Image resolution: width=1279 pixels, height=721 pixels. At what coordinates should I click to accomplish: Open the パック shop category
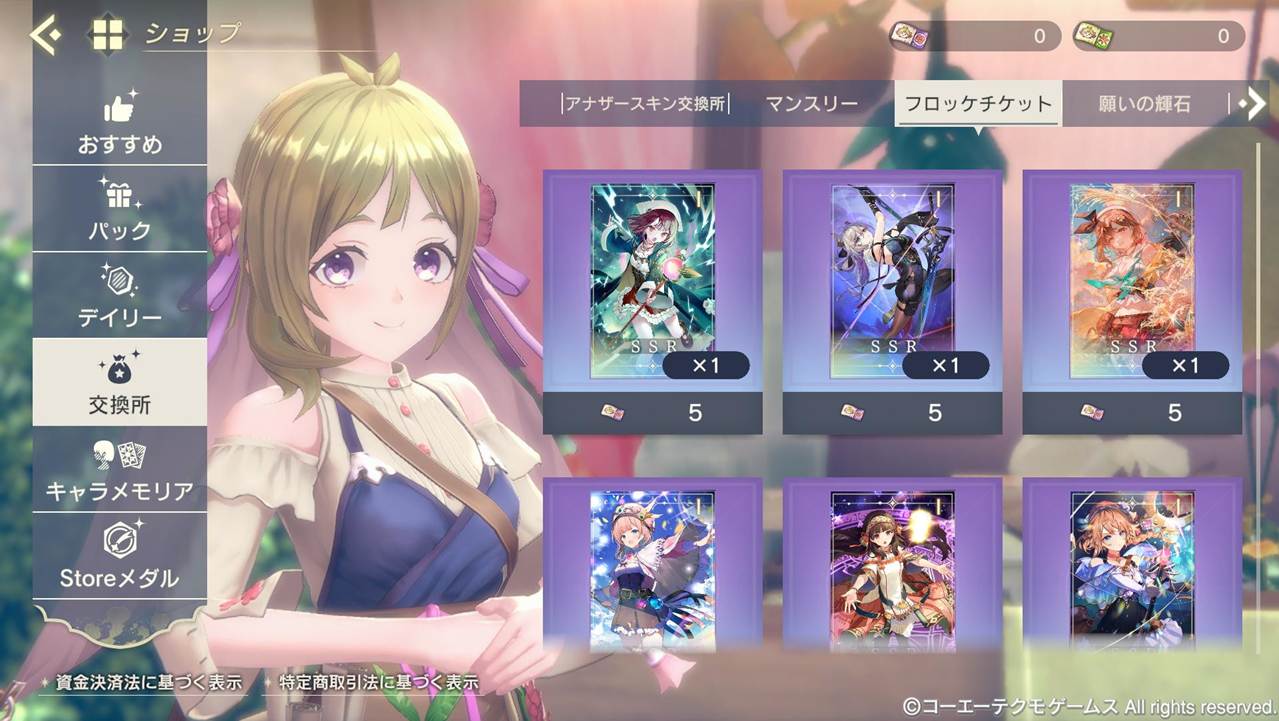[120, 210]
